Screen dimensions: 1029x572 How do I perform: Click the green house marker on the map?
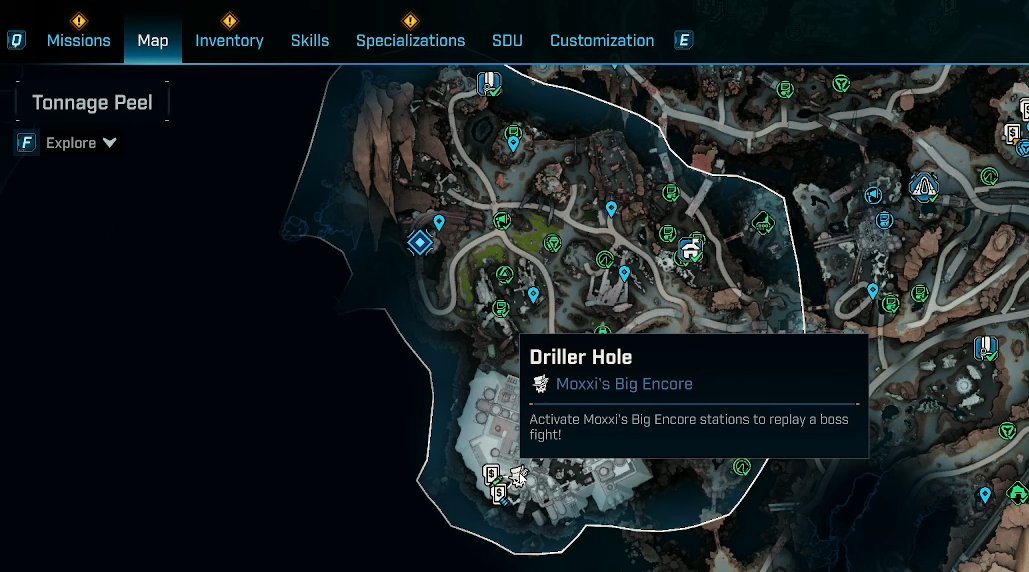(1017, 492)
